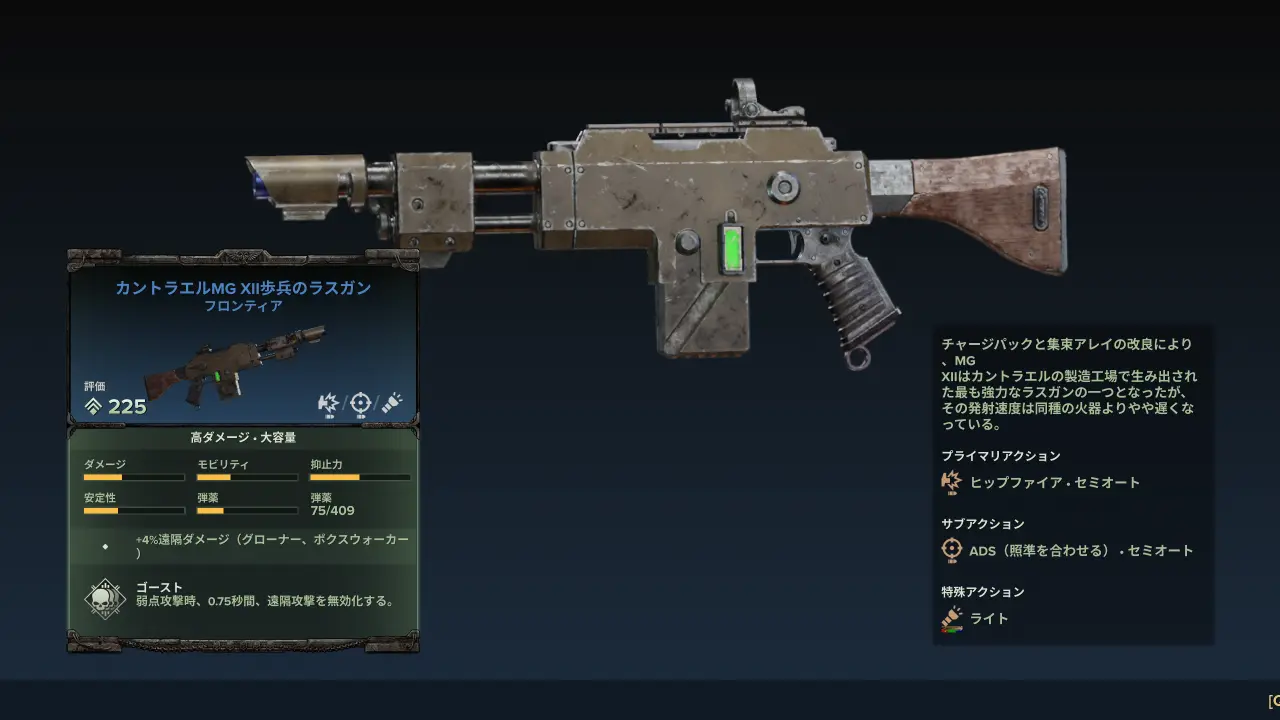The height and width of the screenshot is (720, 1280).
Task: Click the flashlight special action icon
Action: click(x=952, y=619)
